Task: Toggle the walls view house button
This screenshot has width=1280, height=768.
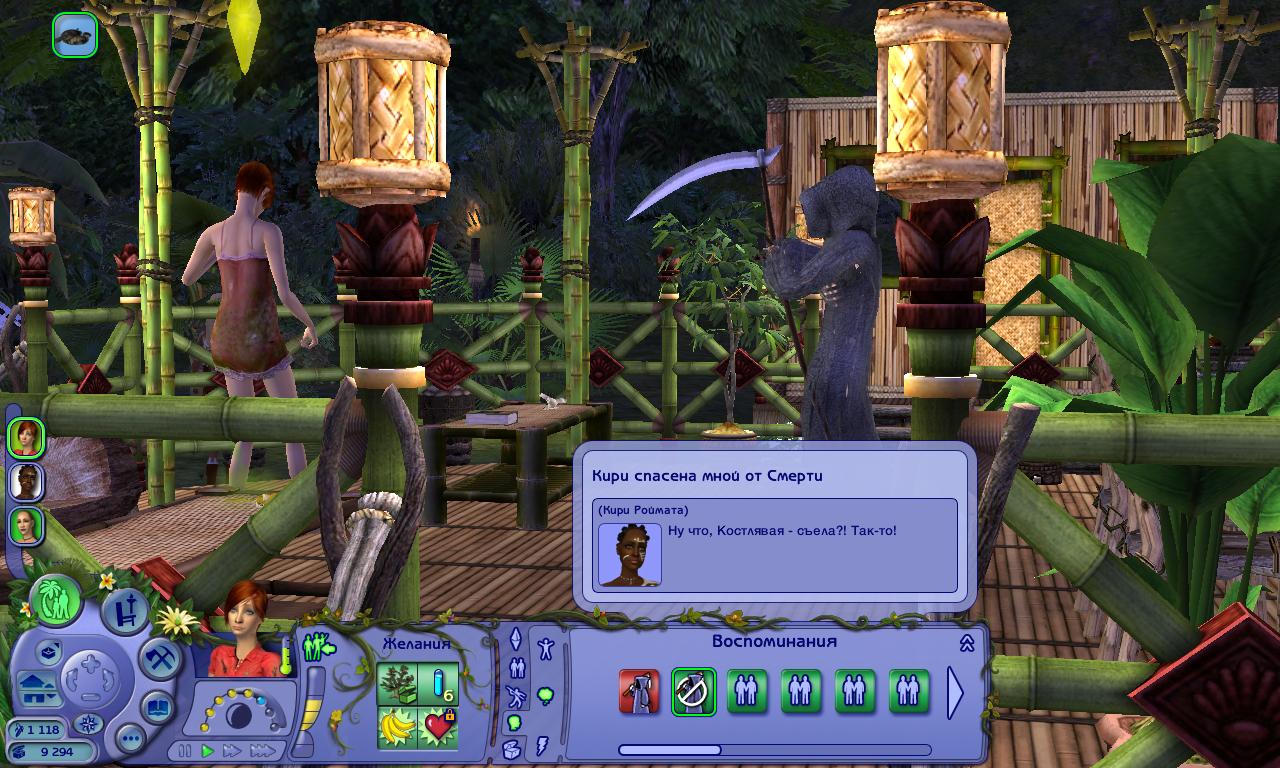Action: point(34,690)
